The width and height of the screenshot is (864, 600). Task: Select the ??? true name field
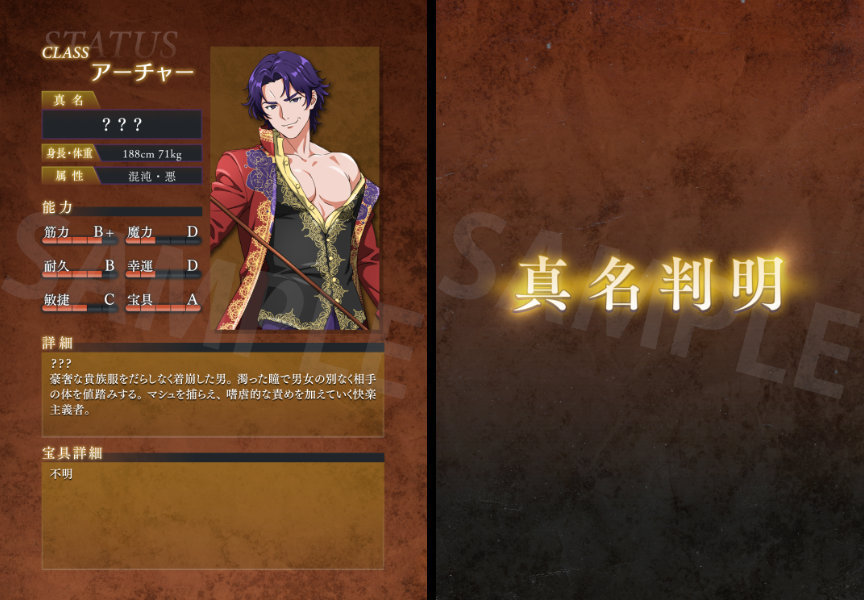[x=122, y=125]
